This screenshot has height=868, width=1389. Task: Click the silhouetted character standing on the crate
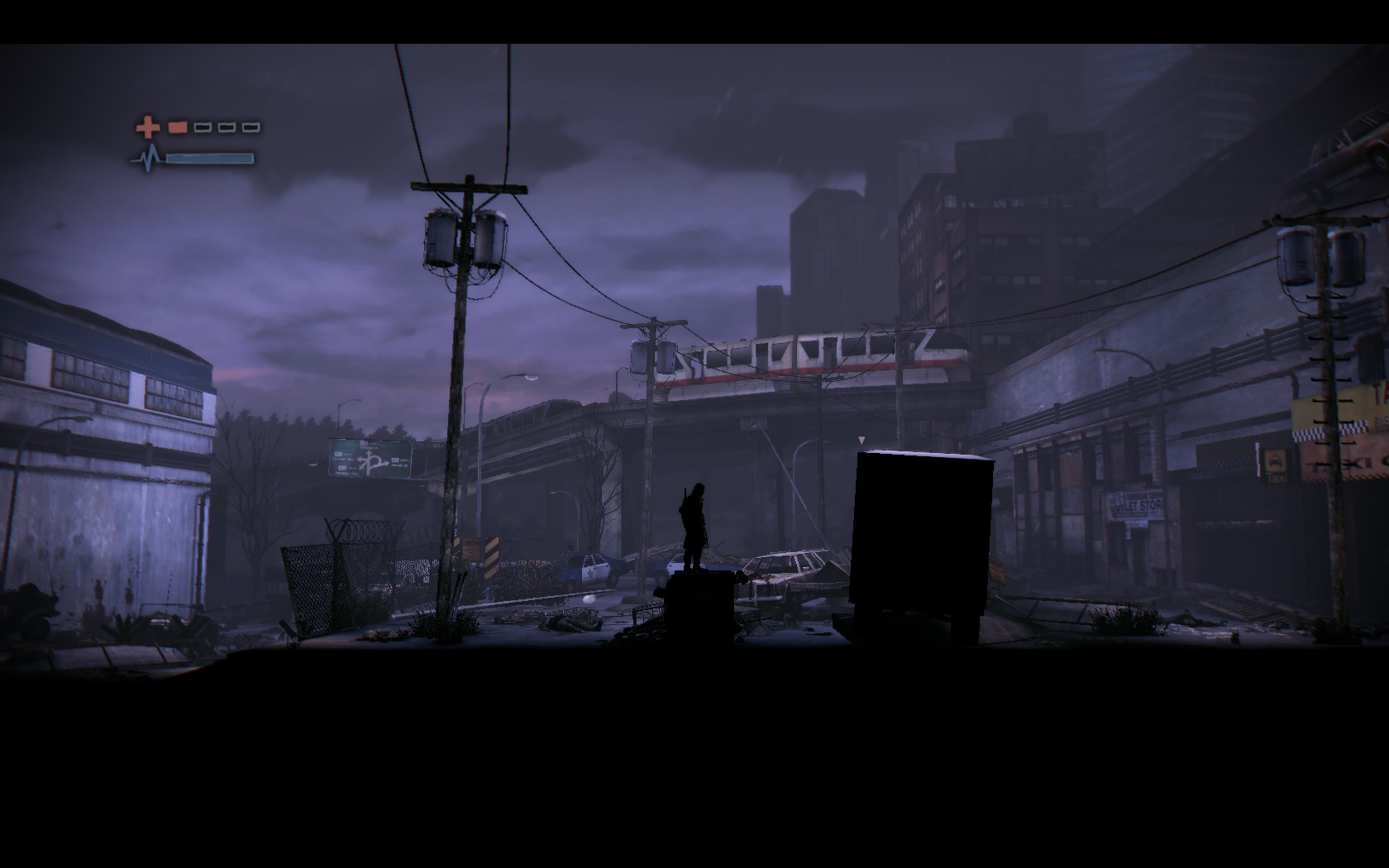click(x=694, y=517)
